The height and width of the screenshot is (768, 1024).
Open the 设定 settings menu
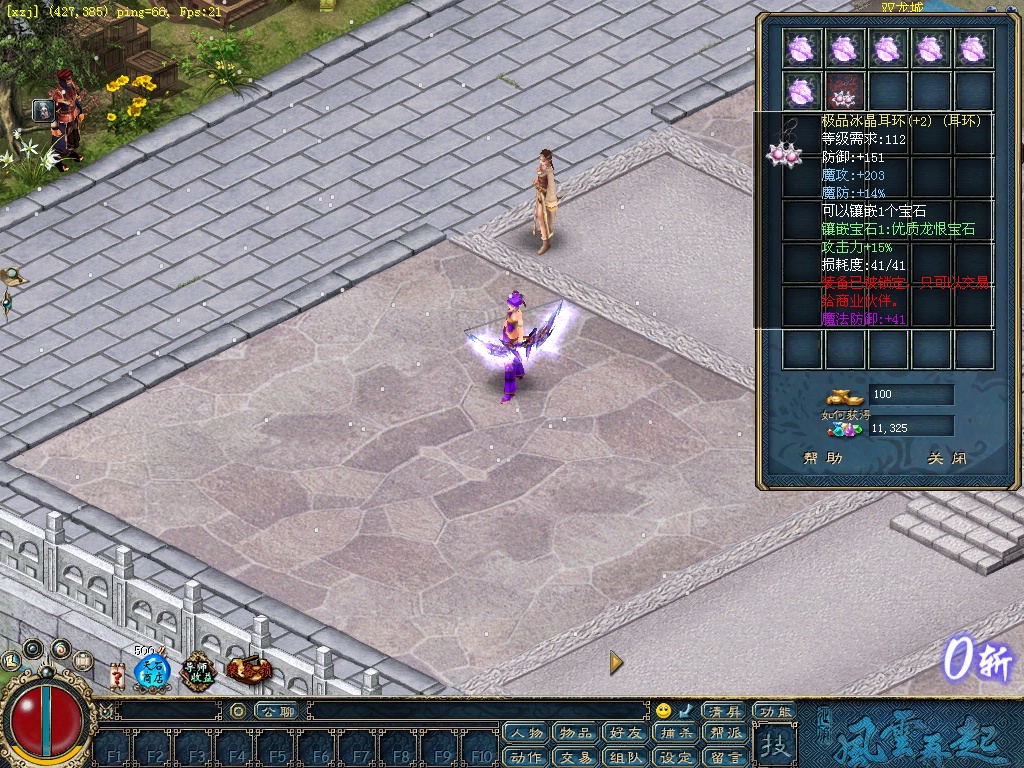pos(676,757)
